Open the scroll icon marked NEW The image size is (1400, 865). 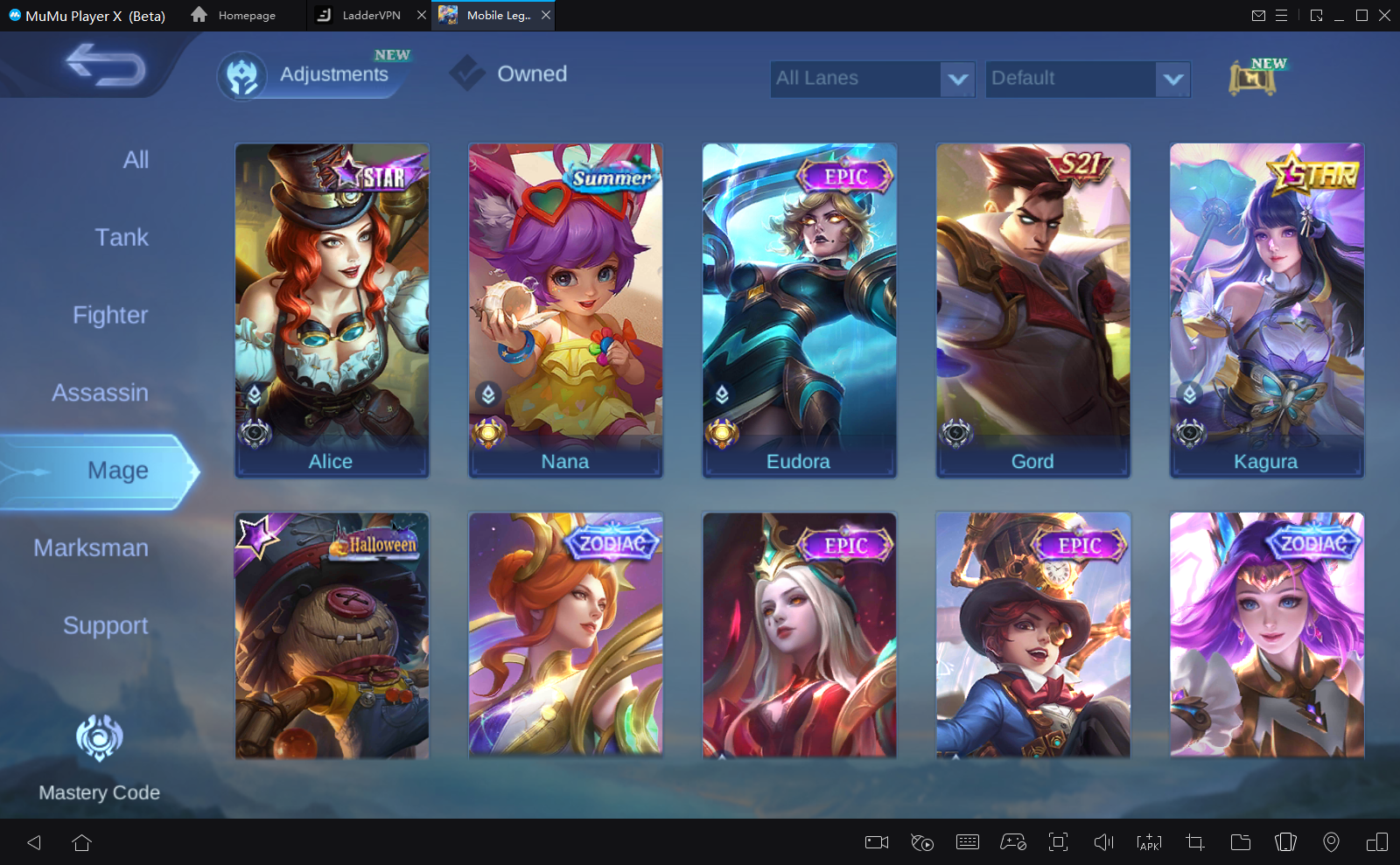(1253, 78)
